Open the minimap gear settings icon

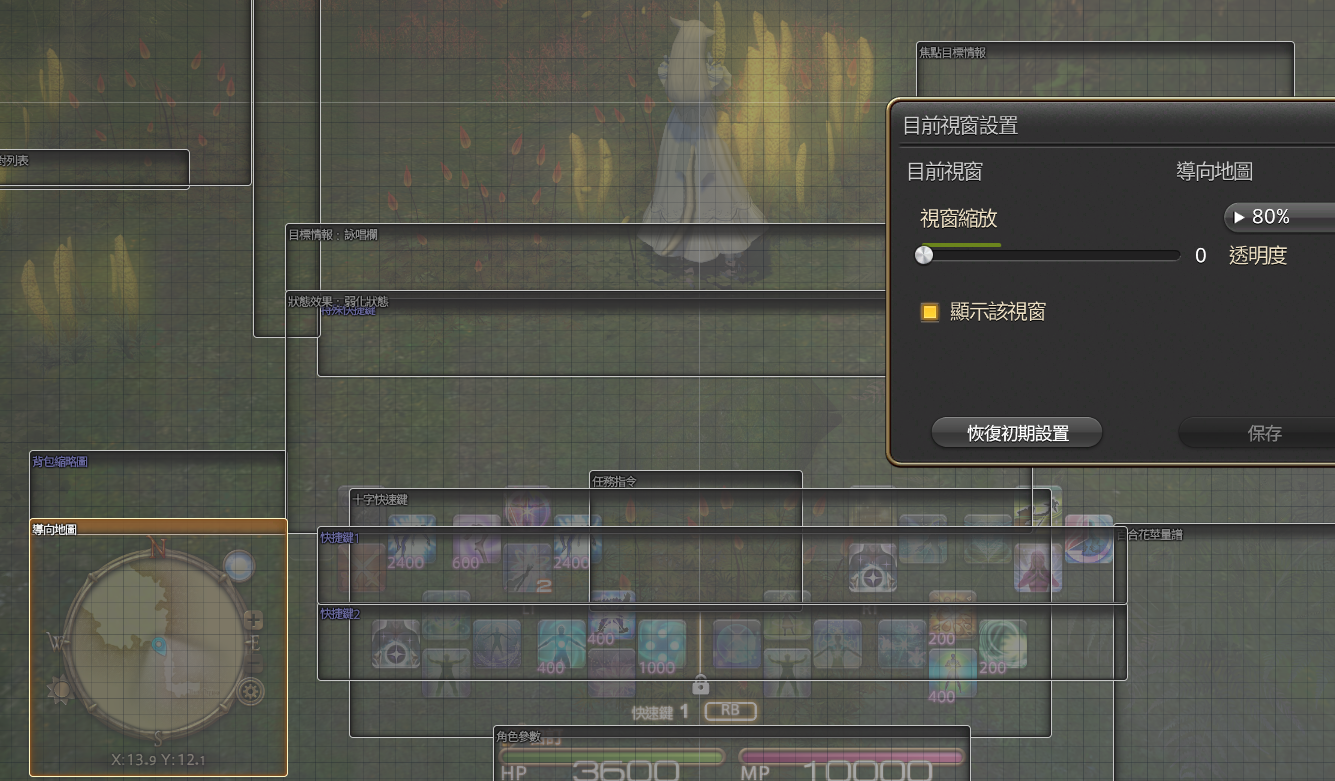click(x=249, y=690)
